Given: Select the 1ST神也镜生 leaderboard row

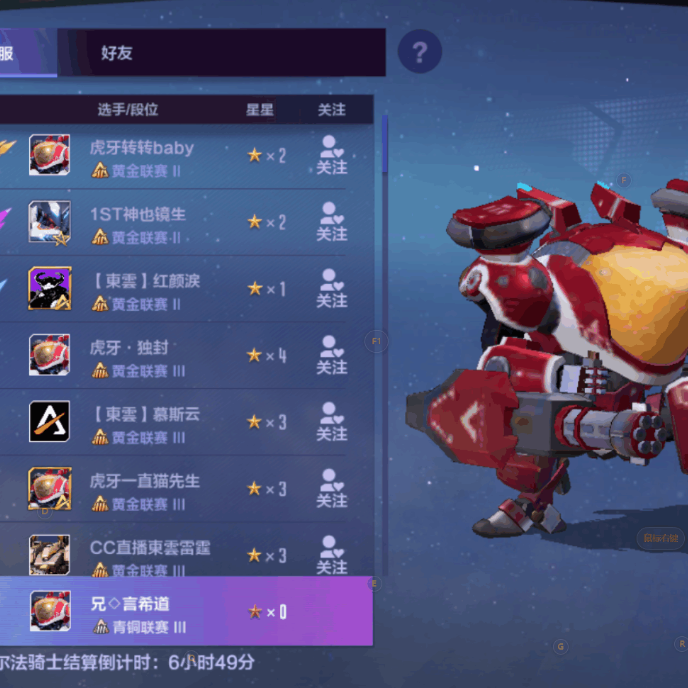Looking at the screenshot, I should [x=160, y=223].
